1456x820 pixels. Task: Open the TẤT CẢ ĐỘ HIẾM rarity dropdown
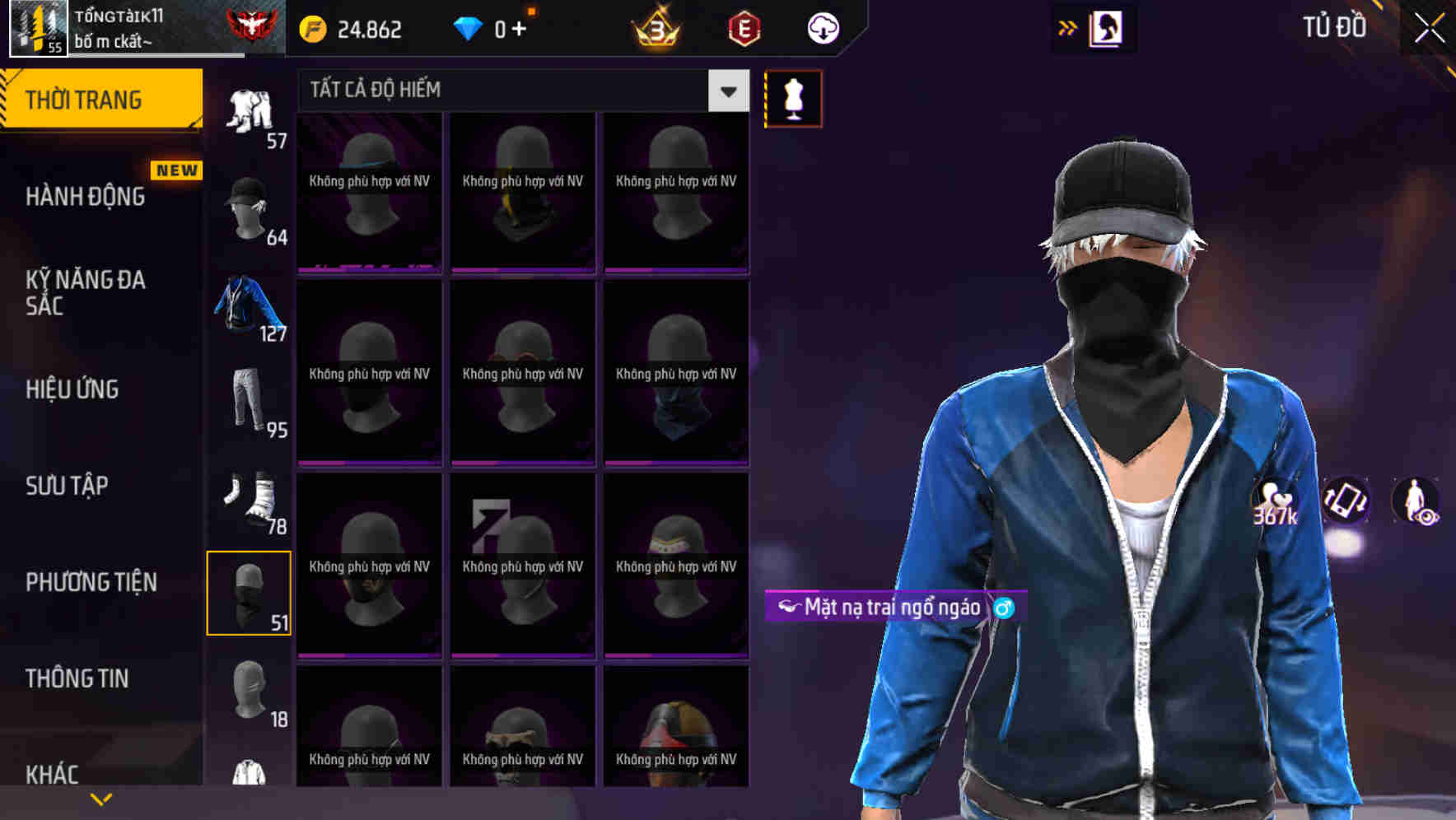519,91
